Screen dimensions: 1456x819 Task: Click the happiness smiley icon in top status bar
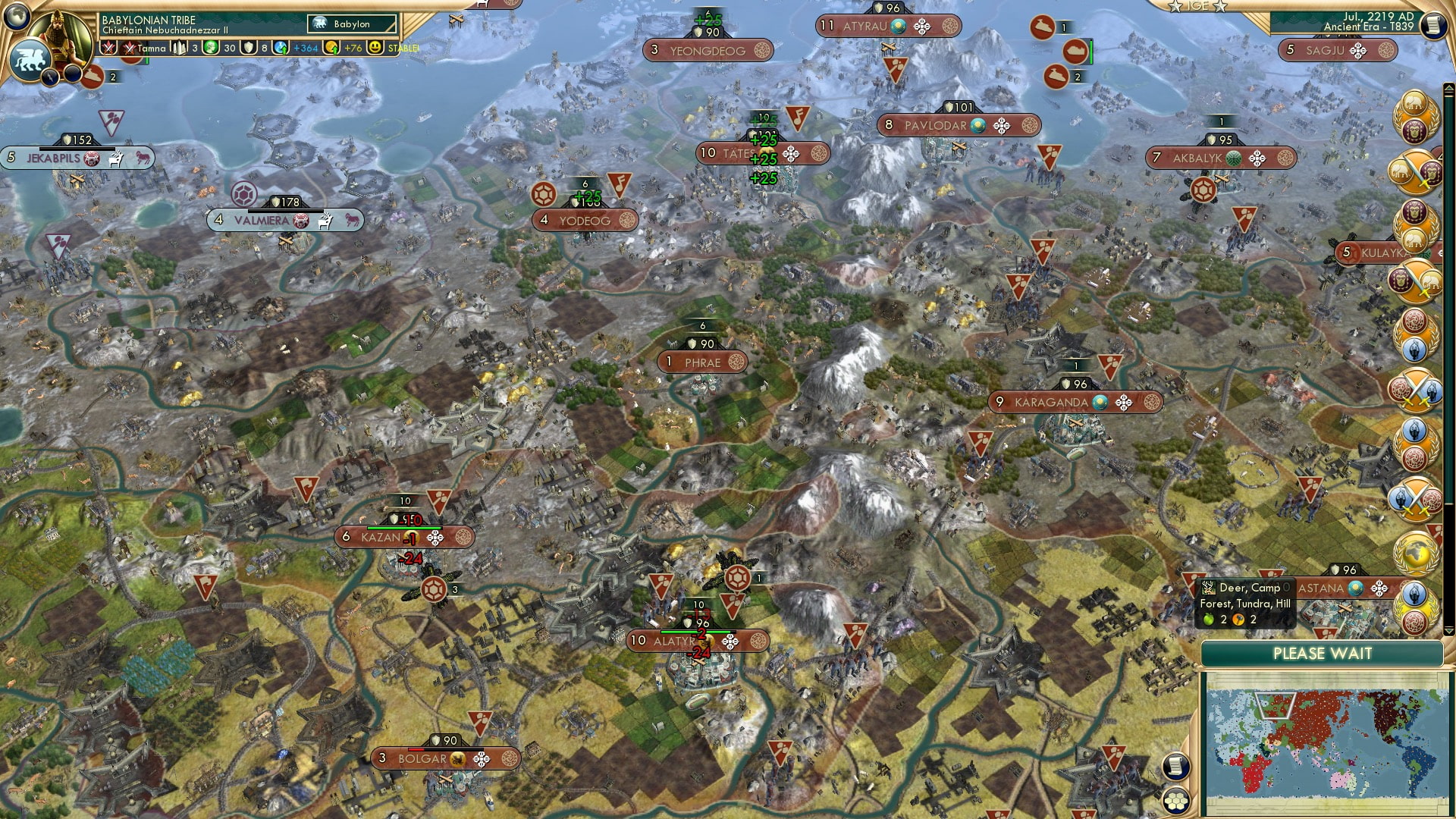click(374, 47)
